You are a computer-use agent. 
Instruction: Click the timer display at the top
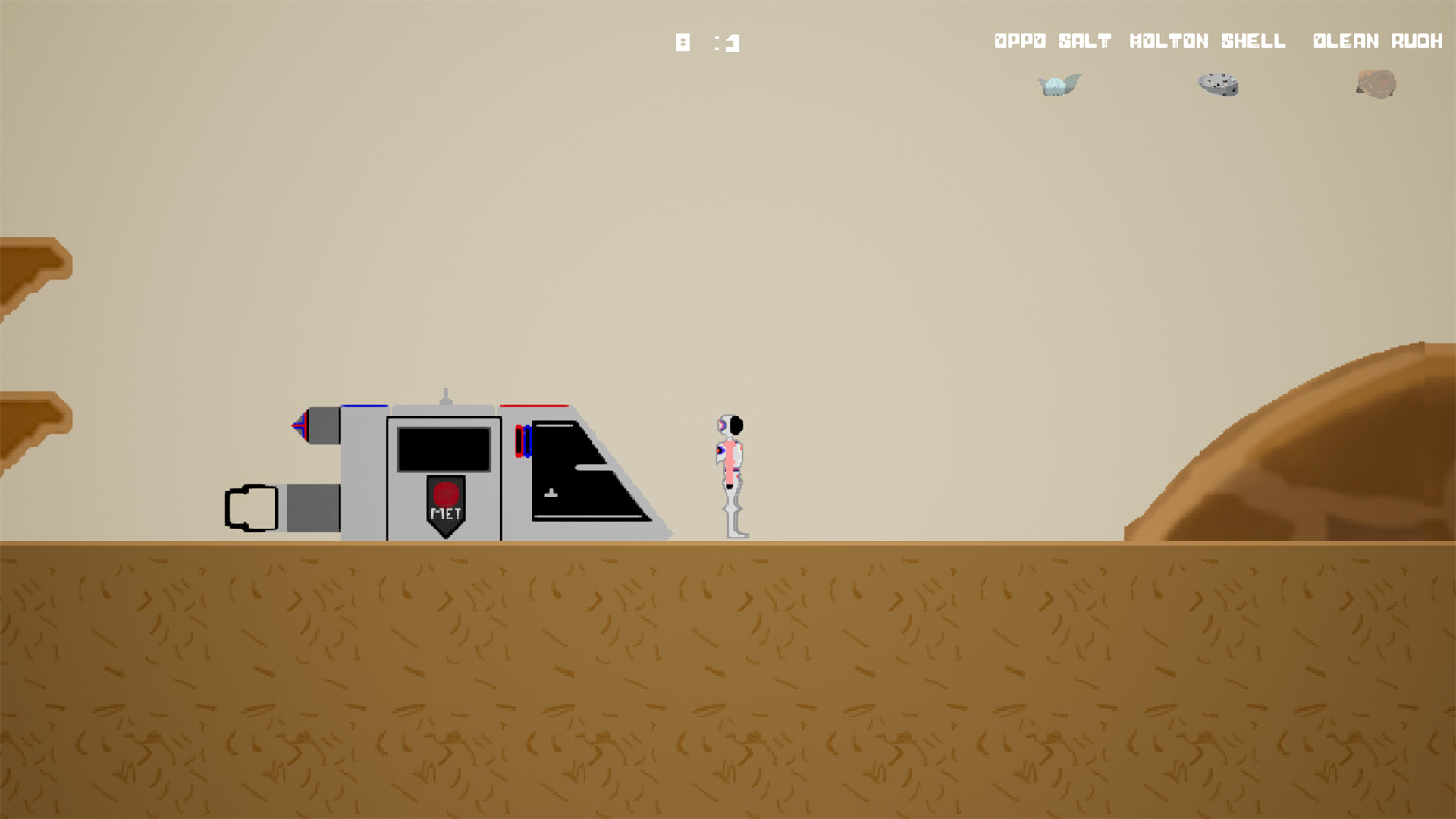[707, 42]
